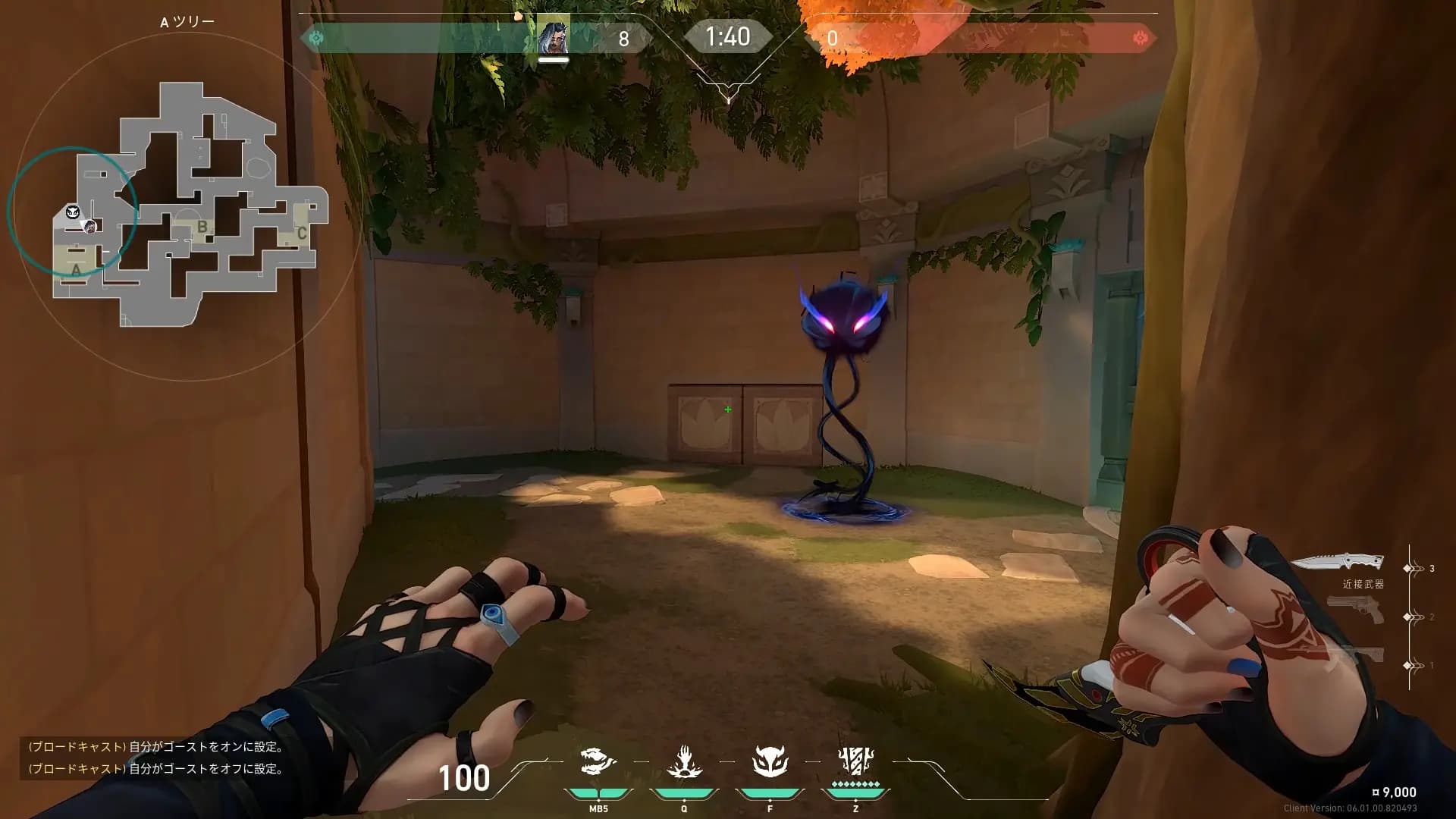Click the B site marker on the minimap
This screenshot has height=819, width=1456.
[202, 226]
